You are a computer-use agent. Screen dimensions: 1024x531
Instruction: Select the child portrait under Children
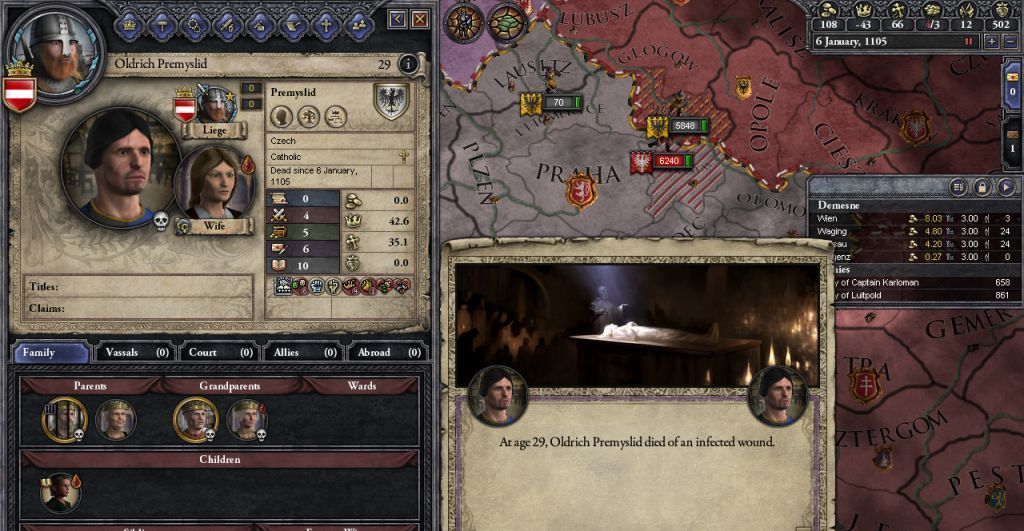point(60,493)
